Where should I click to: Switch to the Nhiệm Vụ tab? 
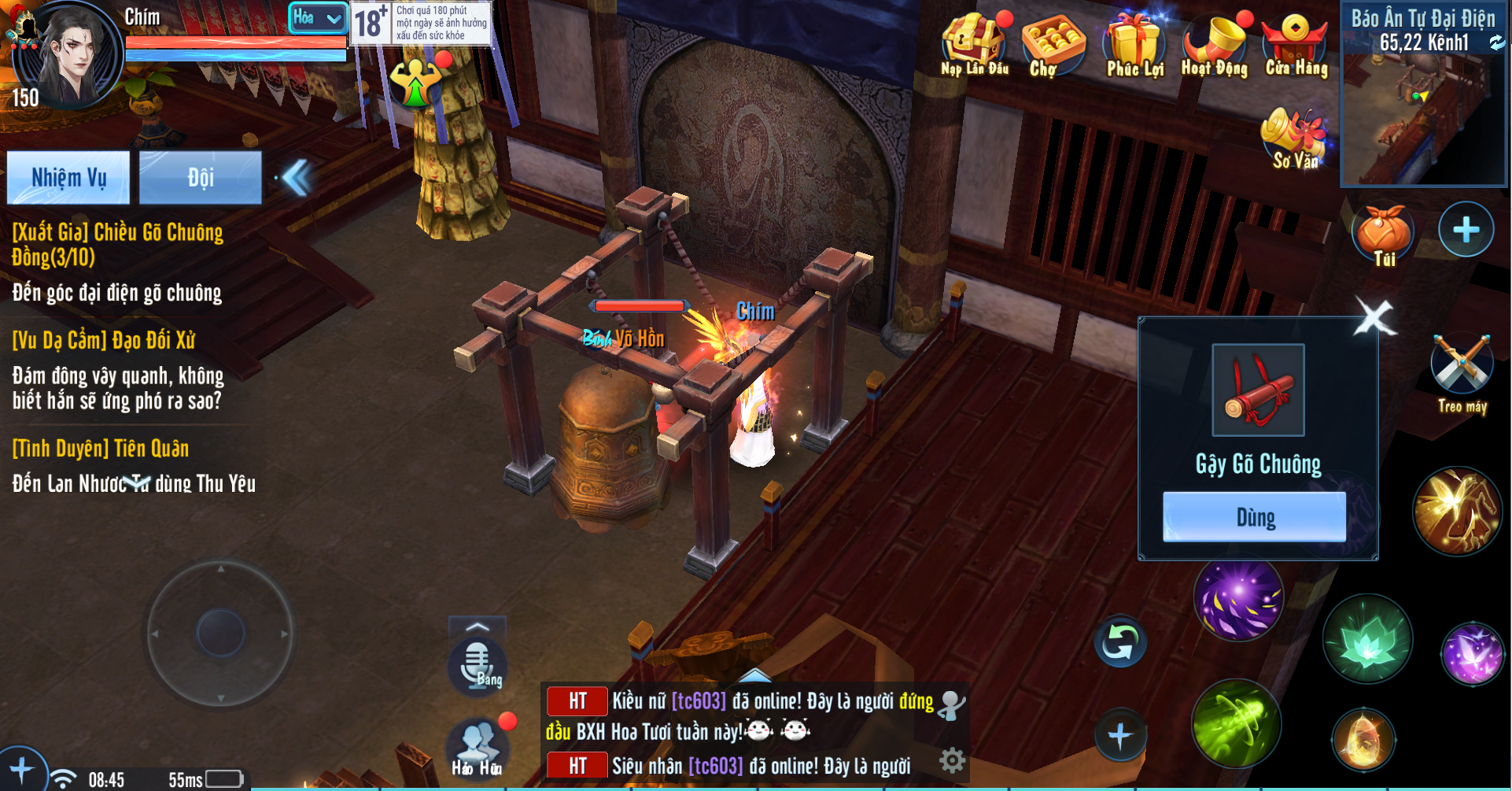(x=68, y=178)
